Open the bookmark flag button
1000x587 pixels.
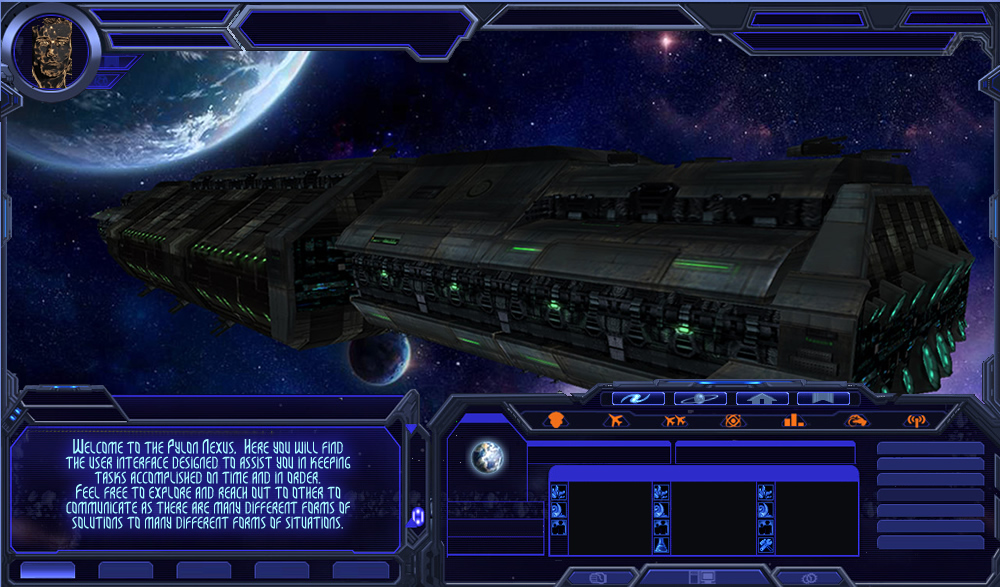pyautogui.click(x=823, y=398)
